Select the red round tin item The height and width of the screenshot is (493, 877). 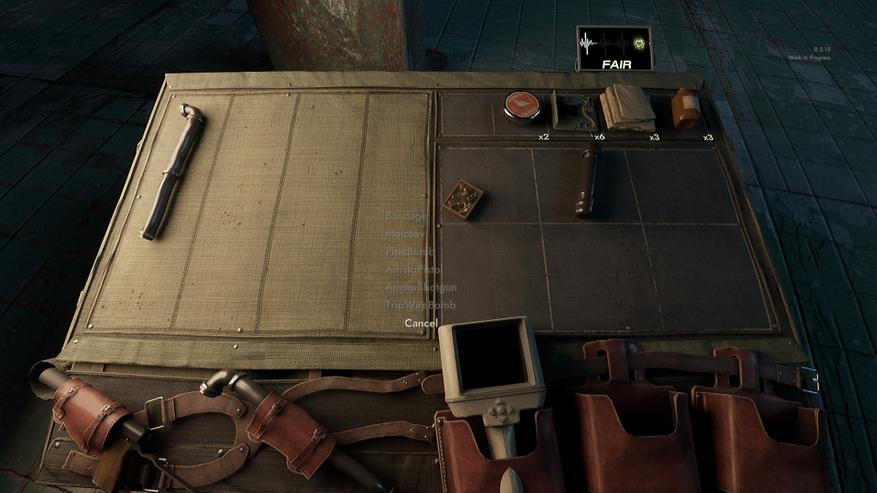pyautogui.click(x=522, y=105)
